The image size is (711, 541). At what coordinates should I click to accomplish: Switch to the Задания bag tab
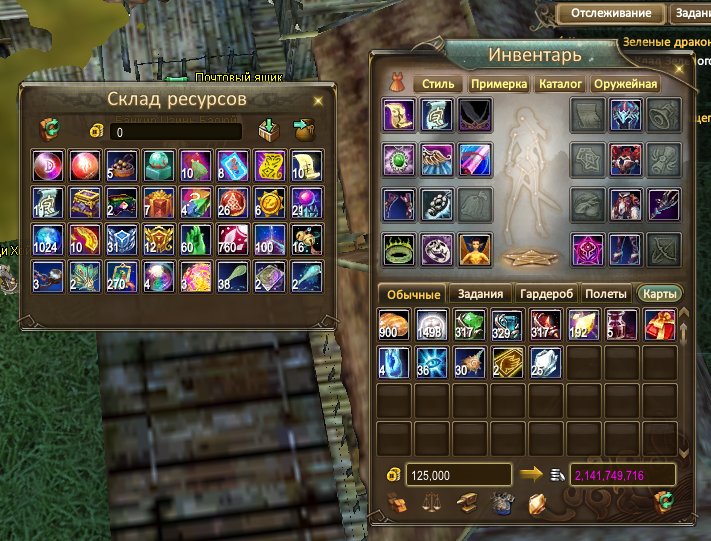(480, 294)
